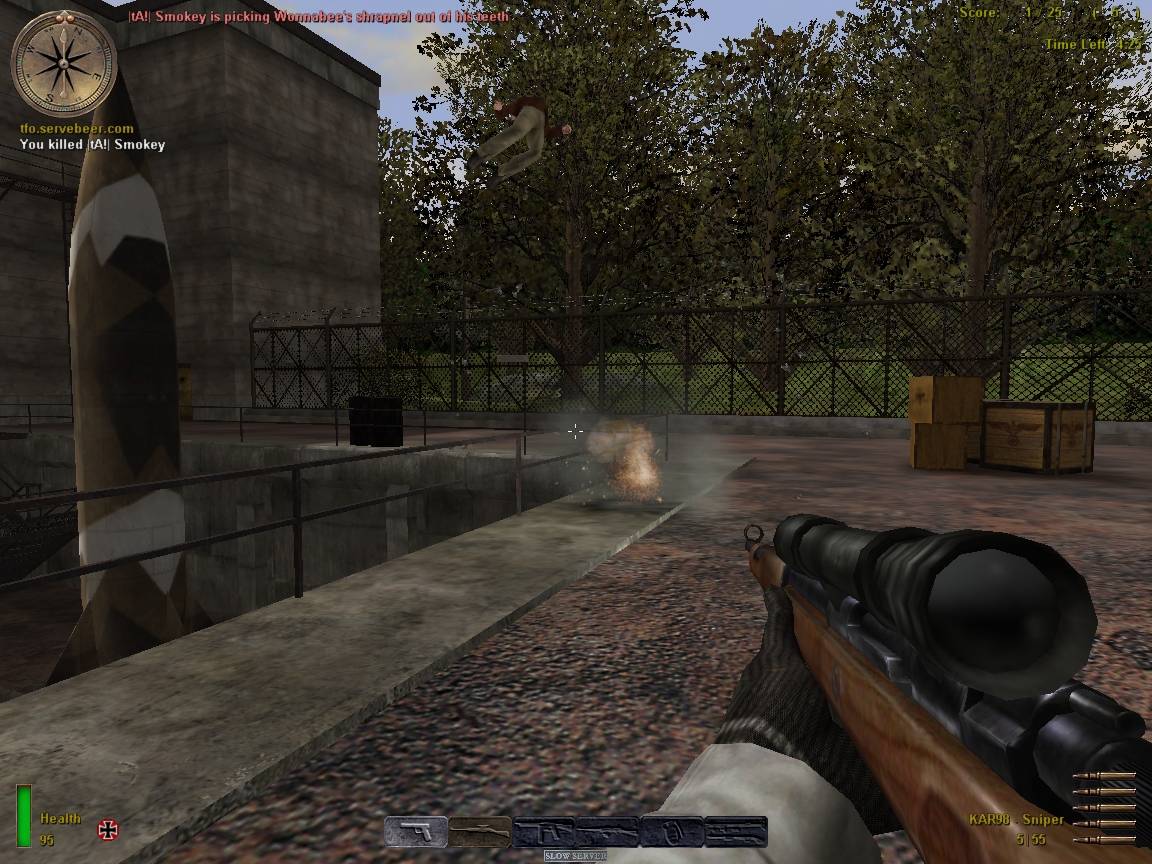
Task: Select the heavy weapons slot
Action: click(x=736, y=832)
